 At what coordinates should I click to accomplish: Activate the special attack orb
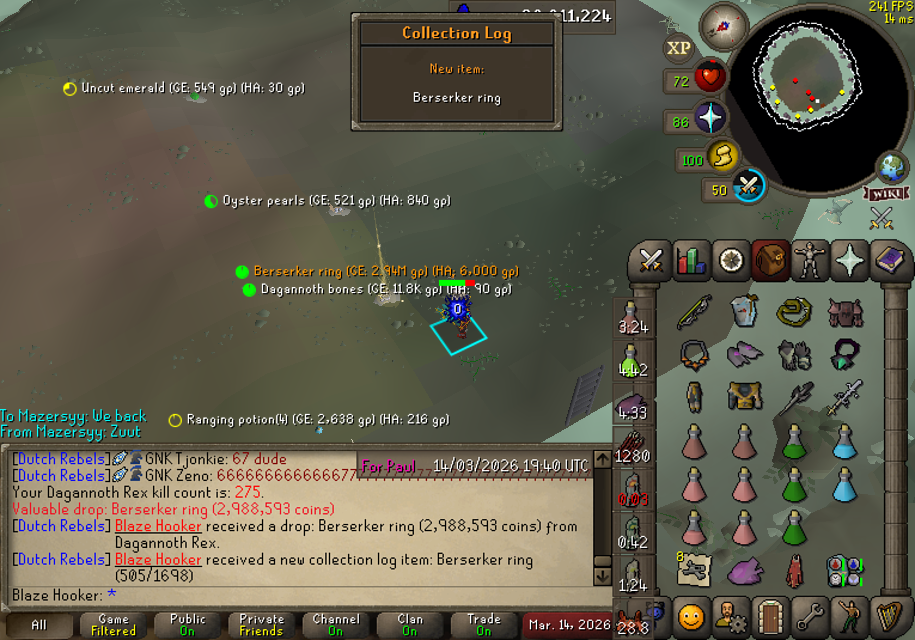(748, 186)
